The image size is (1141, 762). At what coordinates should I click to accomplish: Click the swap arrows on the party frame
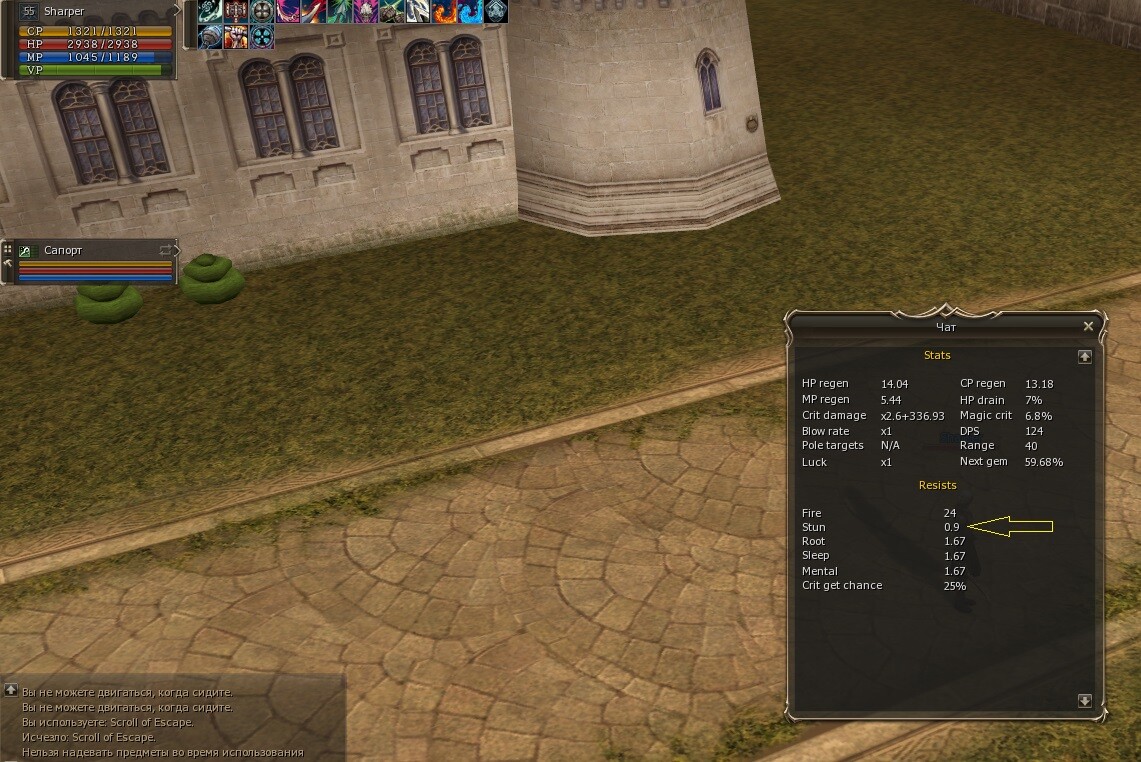tap(165, 249)
